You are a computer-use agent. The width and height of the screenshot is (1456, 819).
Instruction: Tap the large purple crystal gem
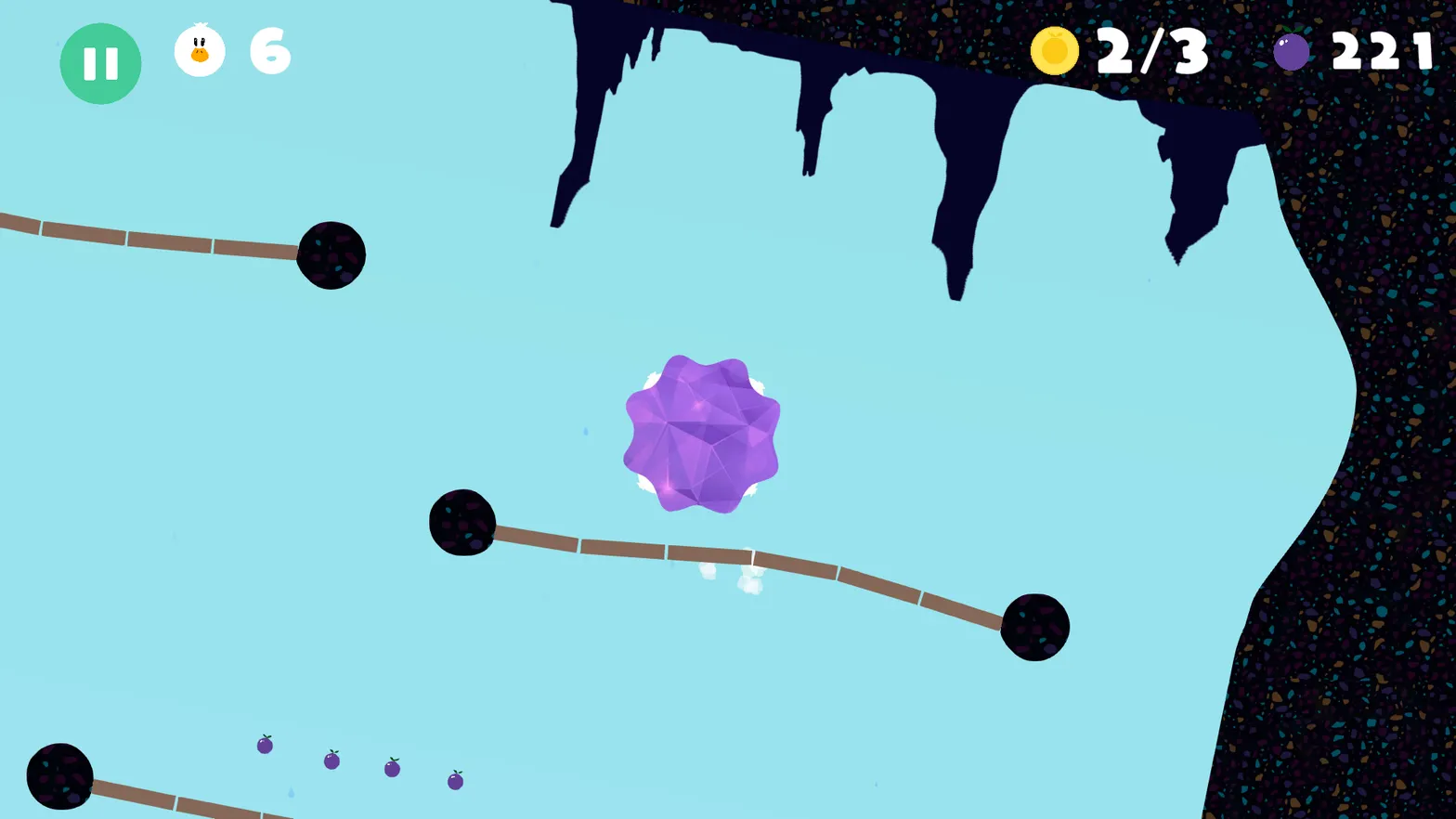[x=703, y=432]
